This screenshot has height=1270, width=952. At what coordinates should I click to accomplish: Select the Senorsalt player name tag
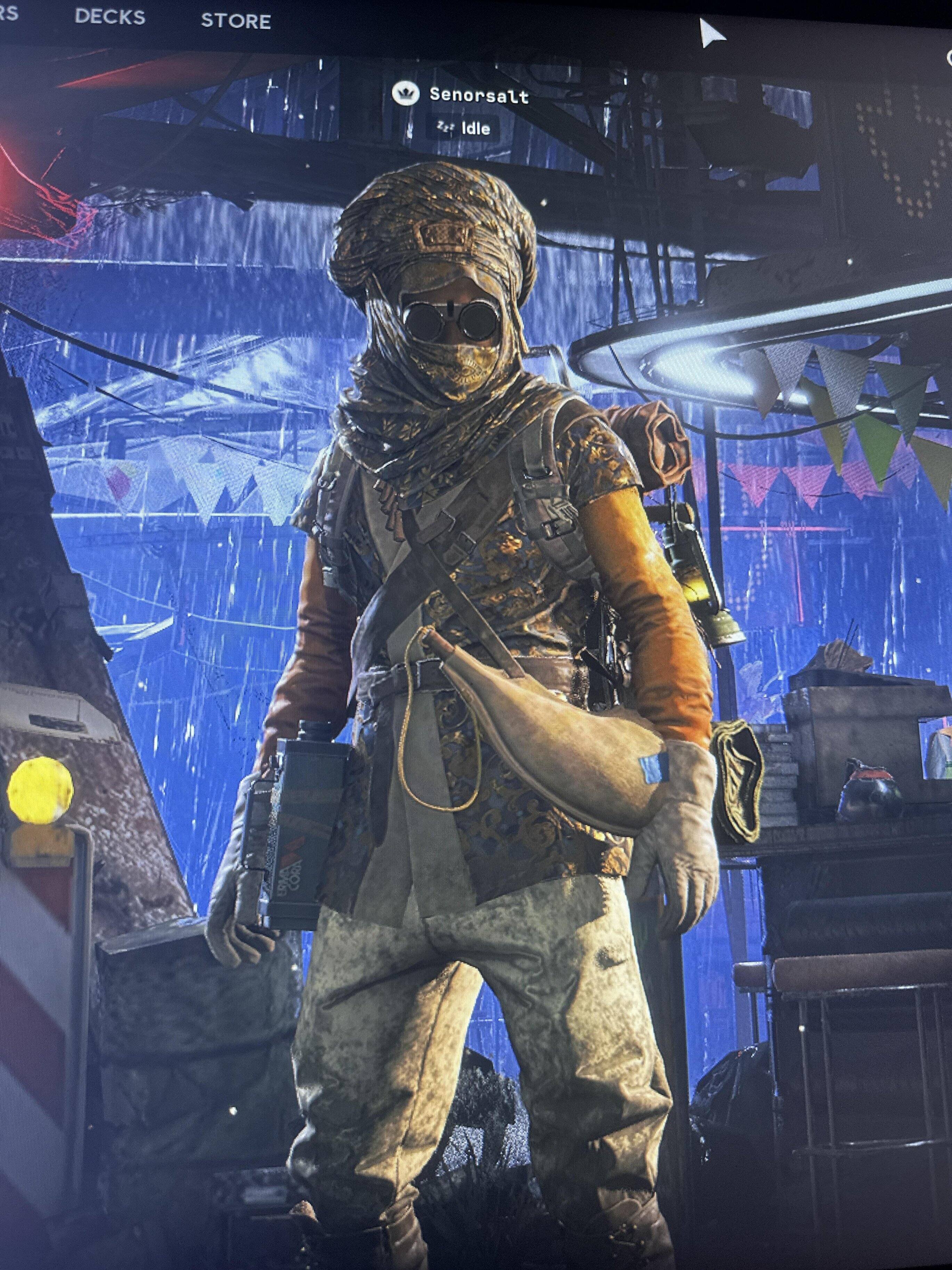(x=479, y=95)
